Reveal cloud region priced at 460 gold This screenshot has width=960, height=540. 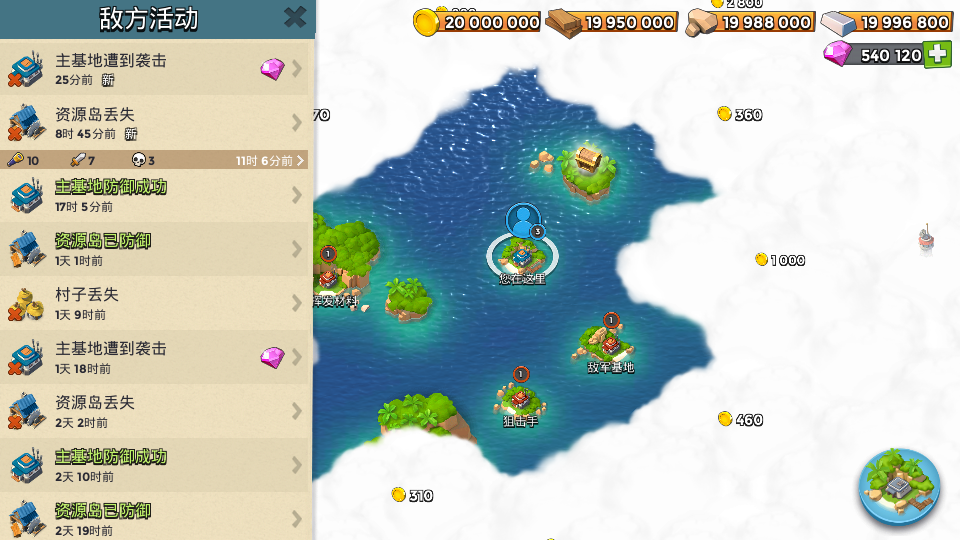pos(740,420)
